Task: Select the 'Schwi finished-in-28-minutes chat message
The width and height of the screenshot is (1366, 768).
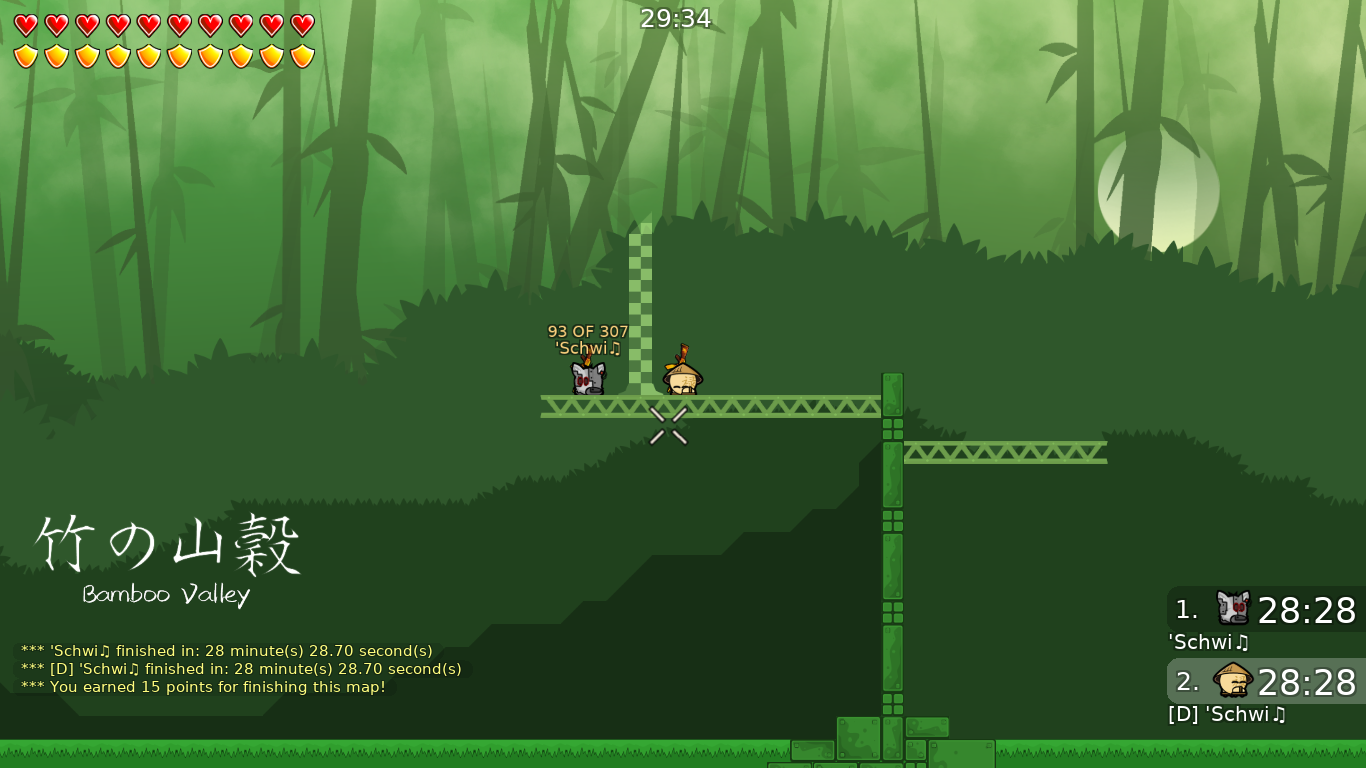Action: 226,650
